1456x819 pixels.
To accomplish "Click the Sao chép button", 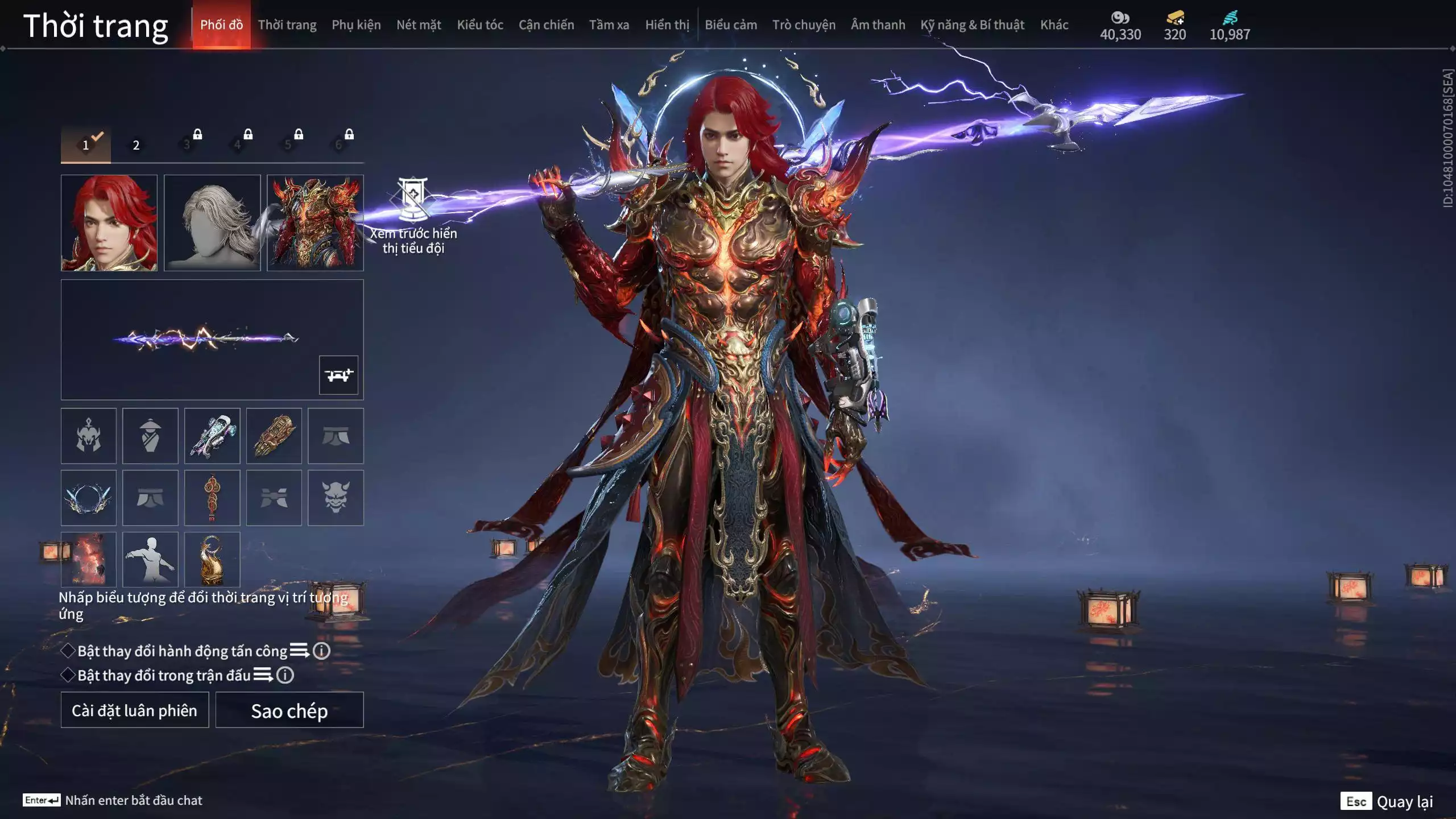I will (289, 710).
